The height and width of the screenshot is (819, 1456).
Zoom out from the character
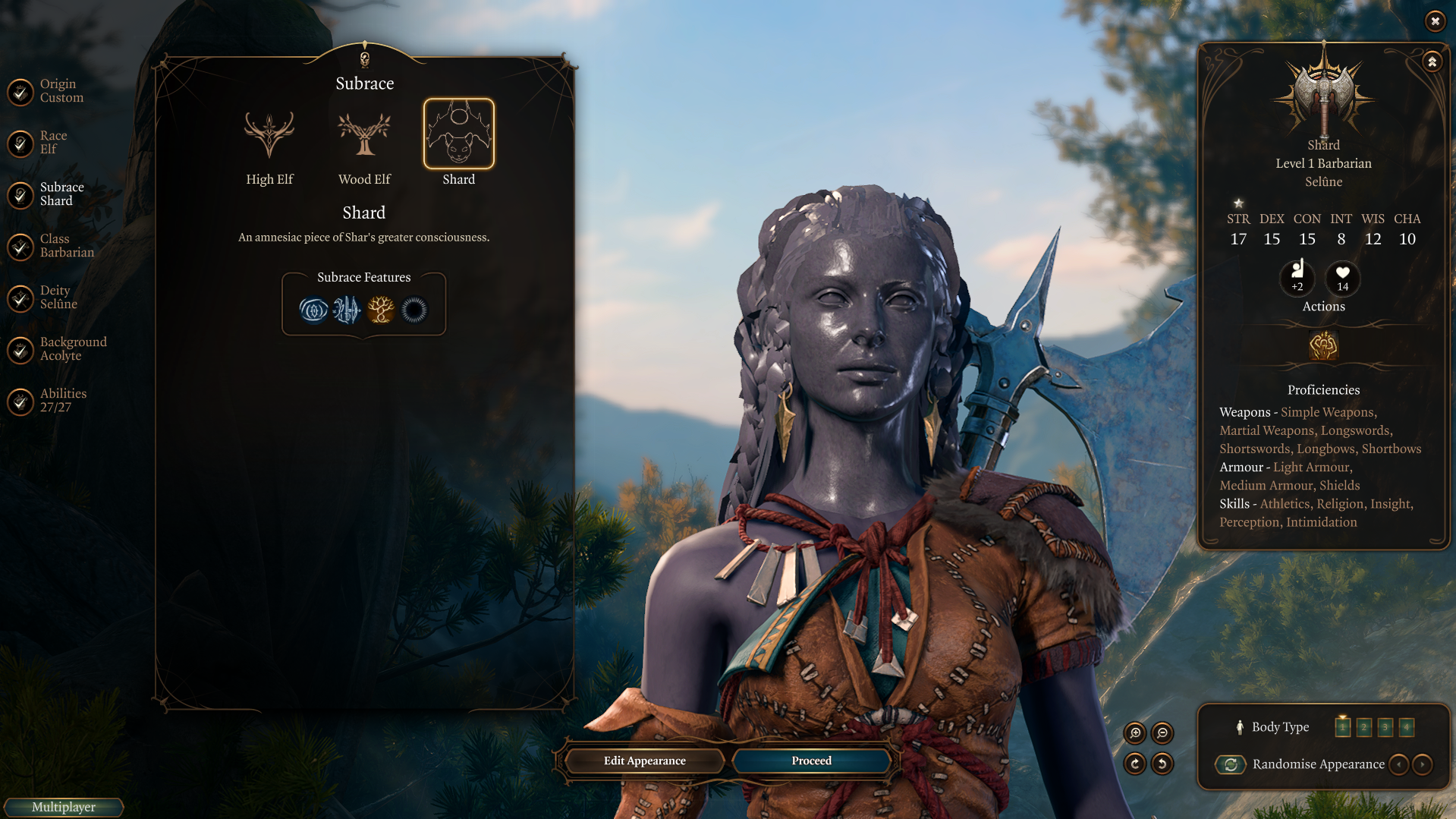pyautogui.click(x=1162, y=732)
